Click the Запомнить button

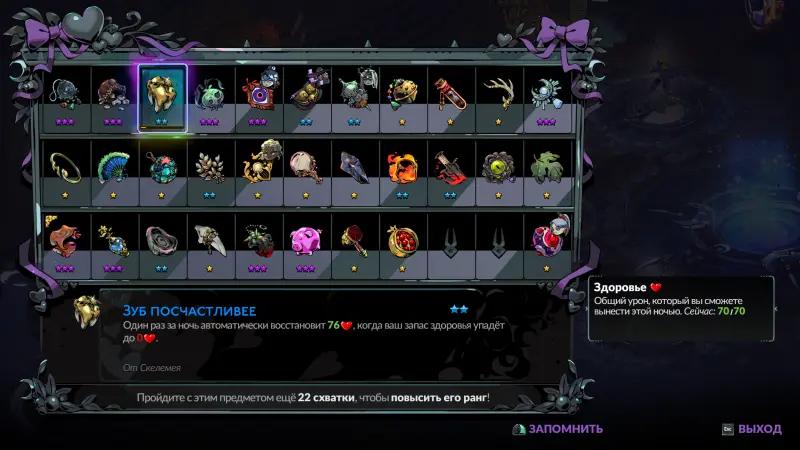[558, 429]
